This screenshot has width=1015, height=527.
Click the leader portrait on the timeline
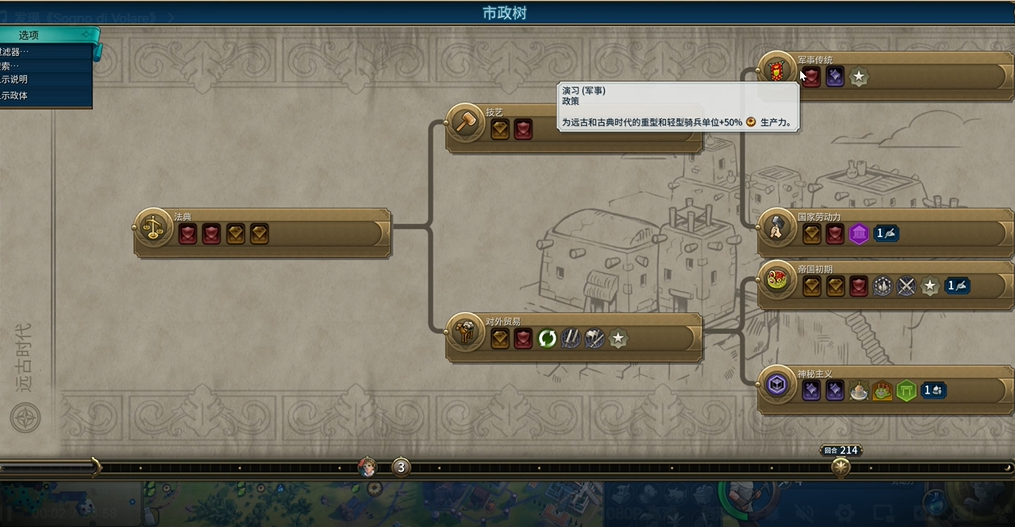click(x=368, y=466)
